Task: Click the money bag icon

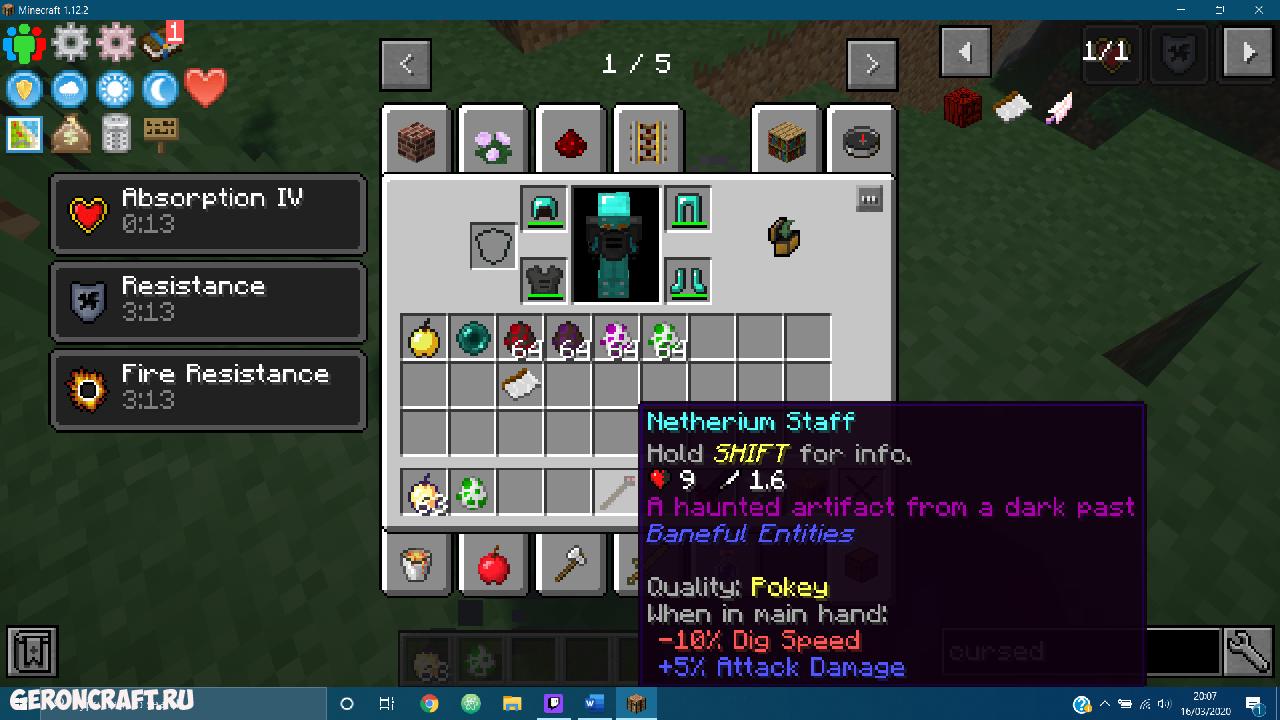Action: (x=70, y=133)
